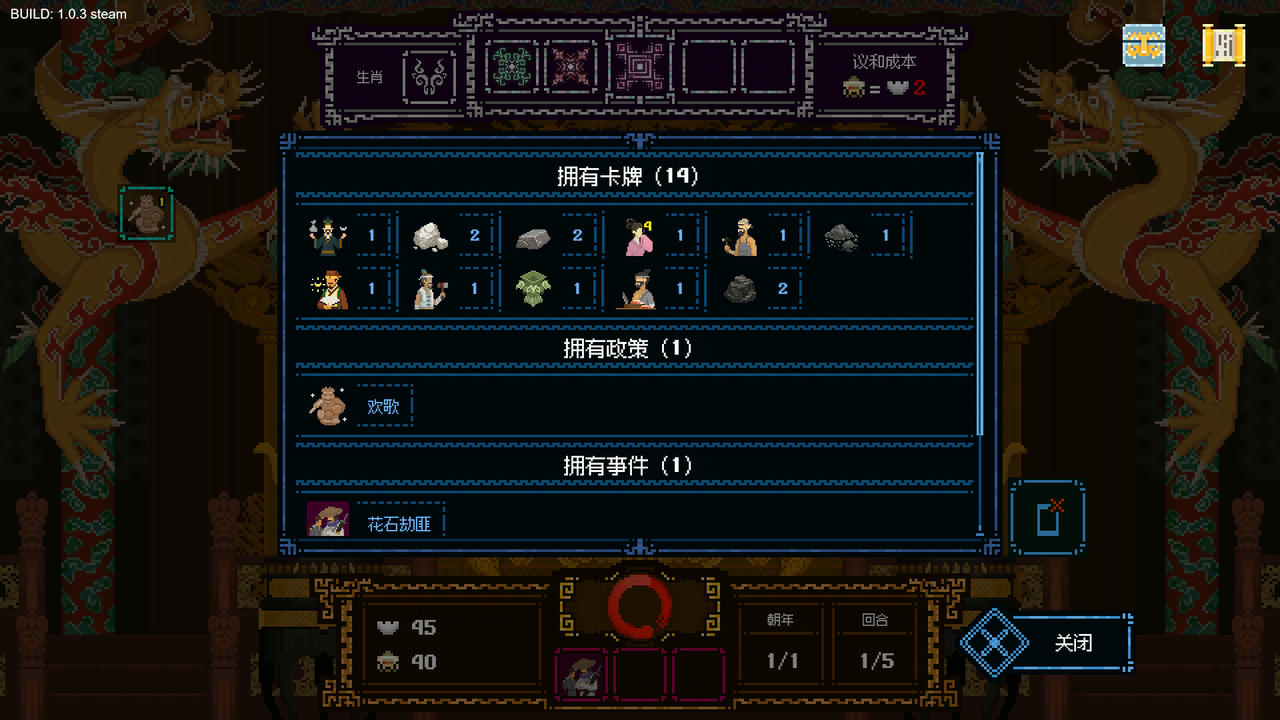Viewport: 1280px width, 720px height.
Task: Toggle the green pattern seal slot
Action: coord(510,67)
